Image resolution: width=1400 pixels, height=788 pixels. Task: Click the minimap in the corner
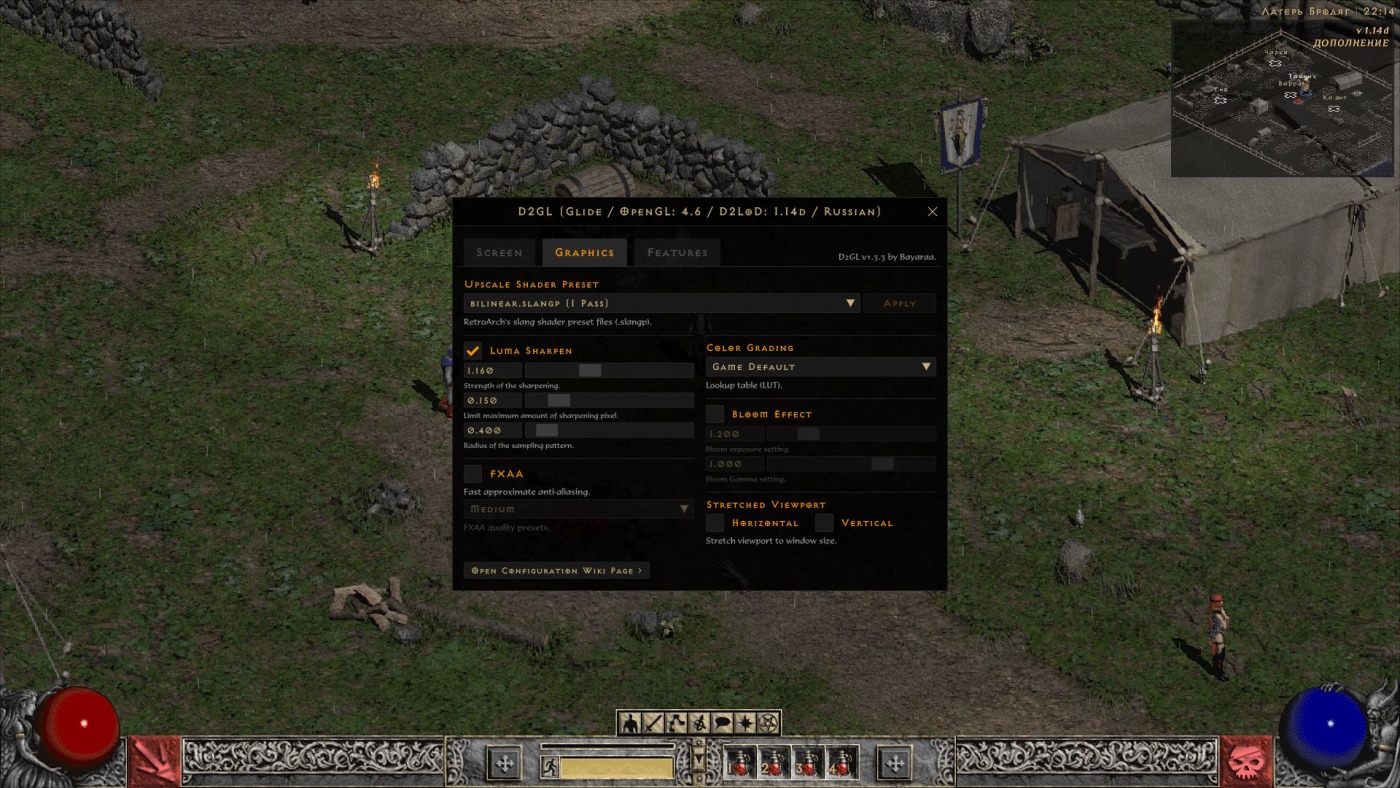(1281, 99)
